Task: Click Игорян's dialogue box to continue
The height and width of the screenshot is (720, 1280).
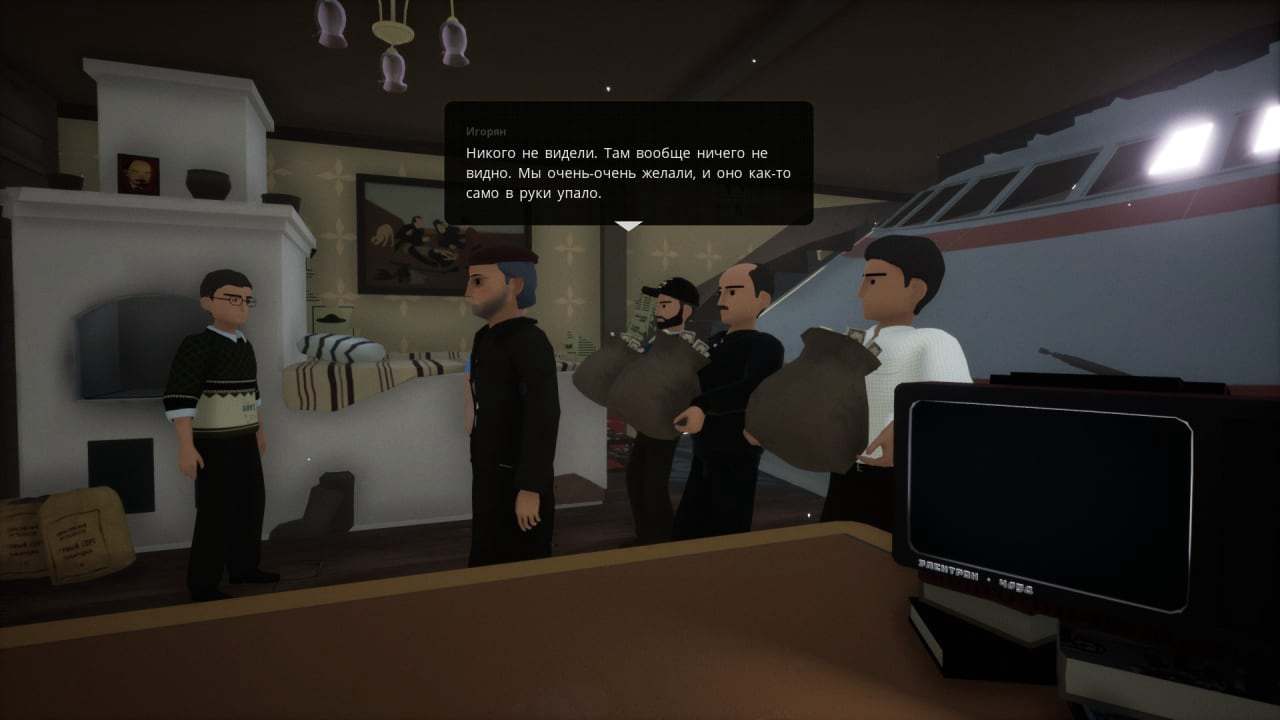Action: (628, 163)
